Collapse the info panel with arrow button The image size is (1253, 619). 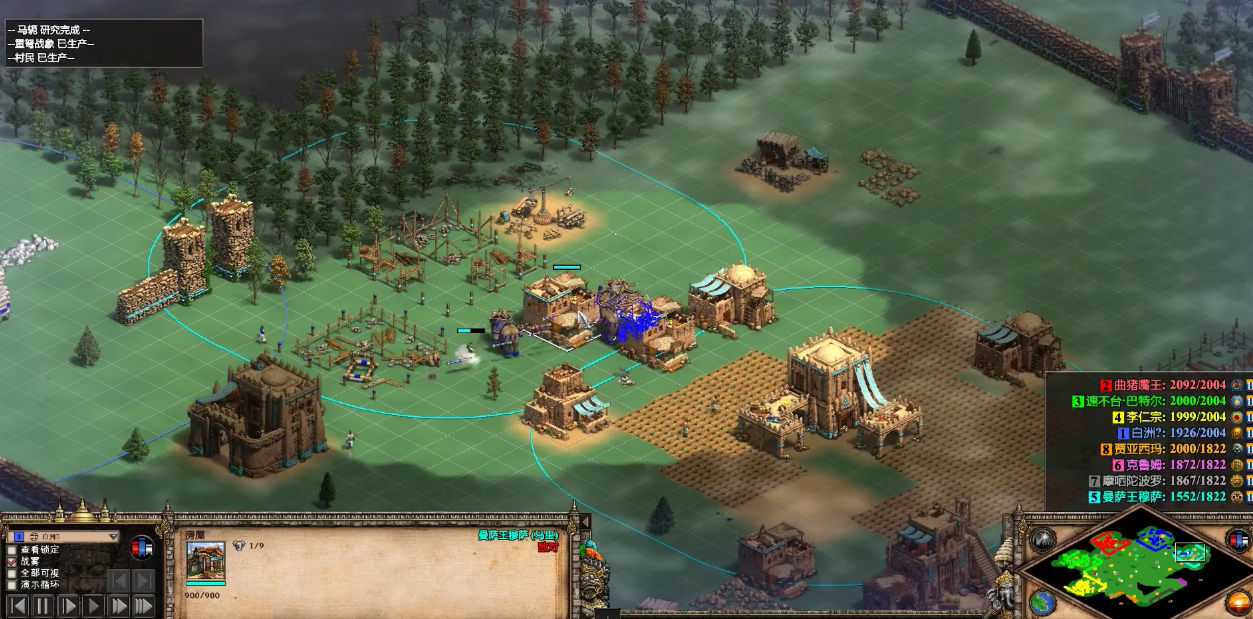click(584, 522)
